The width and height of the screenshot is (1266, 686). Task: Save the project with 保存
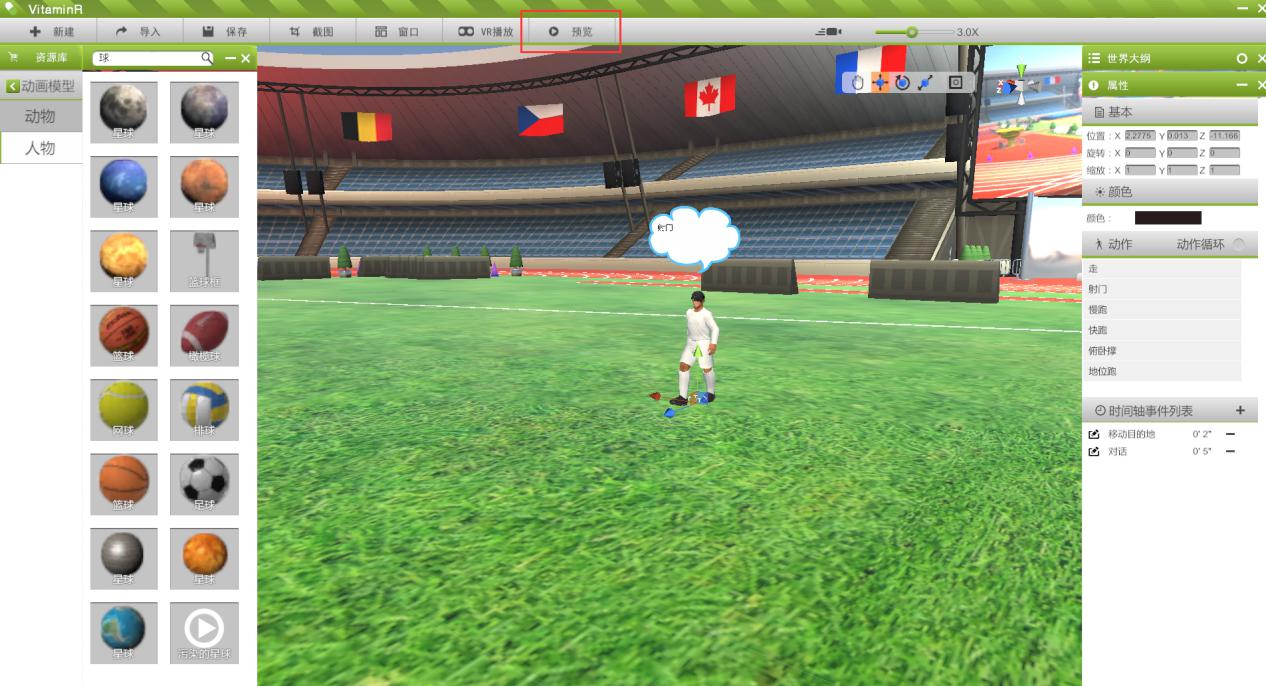pyautogui.click(x=224, y=32)
